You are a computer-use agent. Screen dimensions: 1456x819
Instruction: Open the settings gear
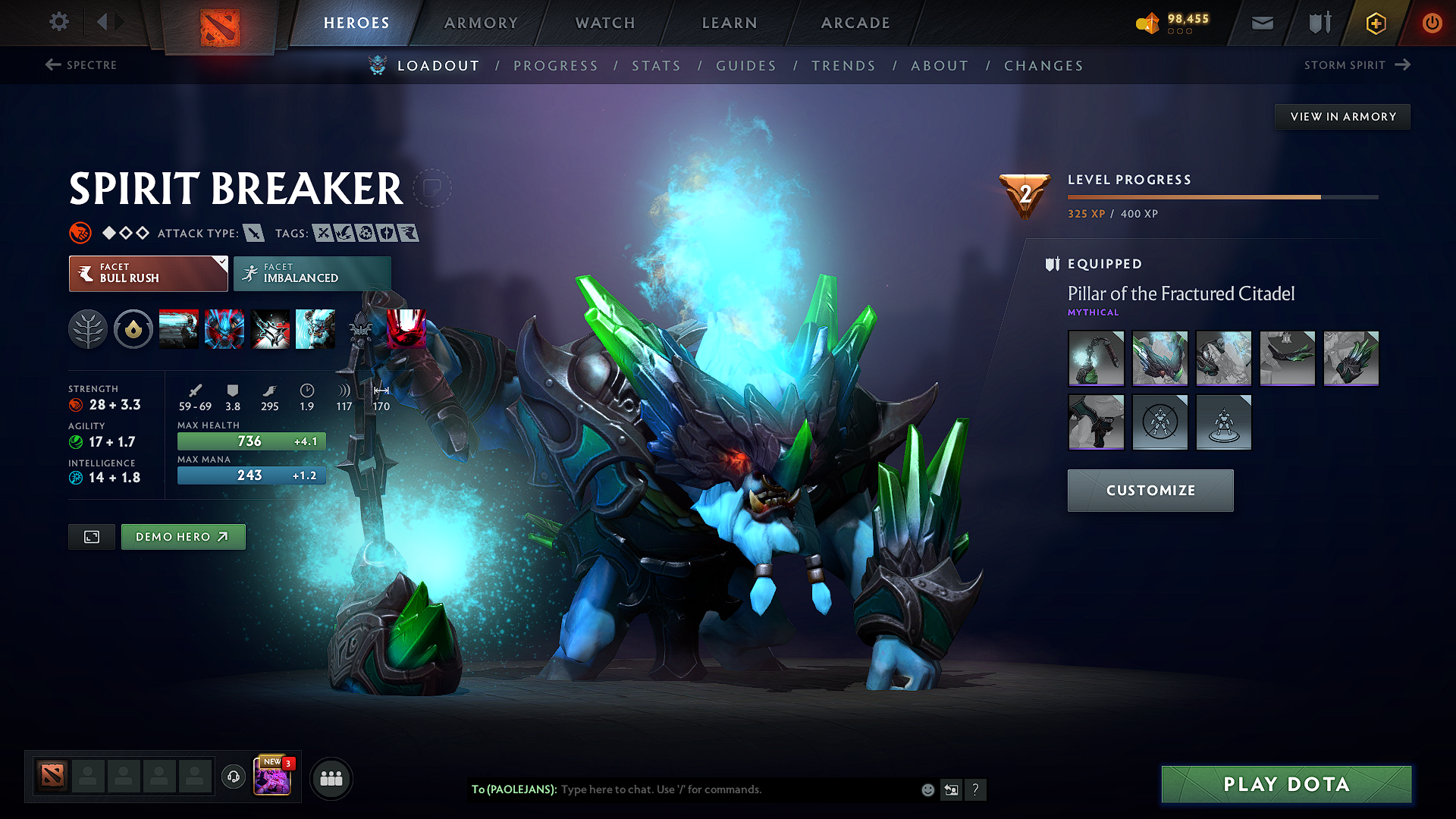(58, 22)
